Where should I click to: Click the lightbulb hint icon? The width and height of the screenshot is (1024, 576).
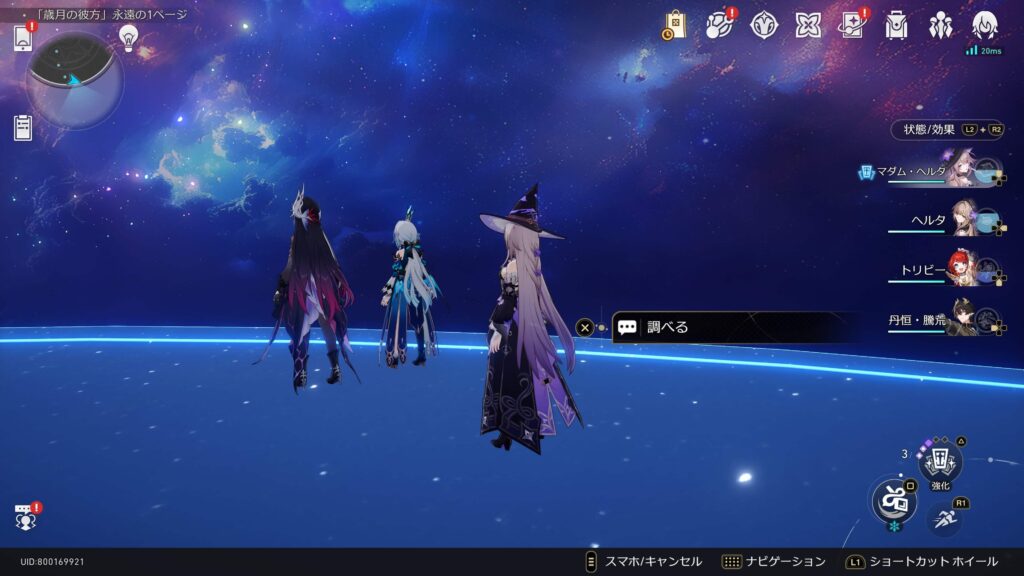tap(128, 37)
